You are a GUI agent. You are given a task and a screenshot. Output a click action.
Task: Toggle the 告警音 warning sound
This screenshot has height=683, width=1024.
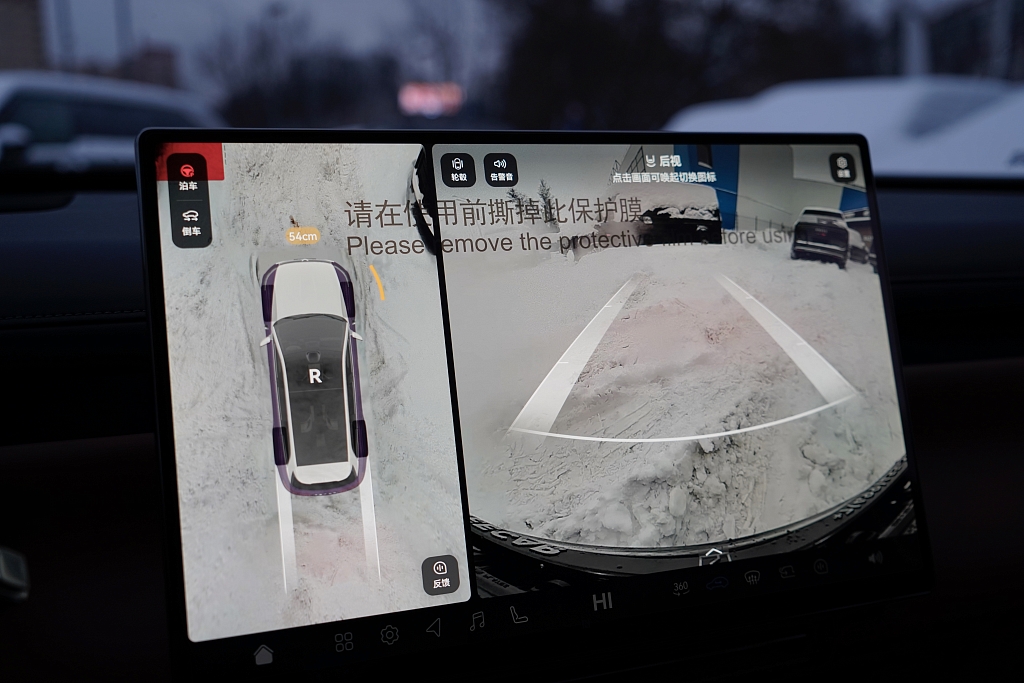pos(500,168)
